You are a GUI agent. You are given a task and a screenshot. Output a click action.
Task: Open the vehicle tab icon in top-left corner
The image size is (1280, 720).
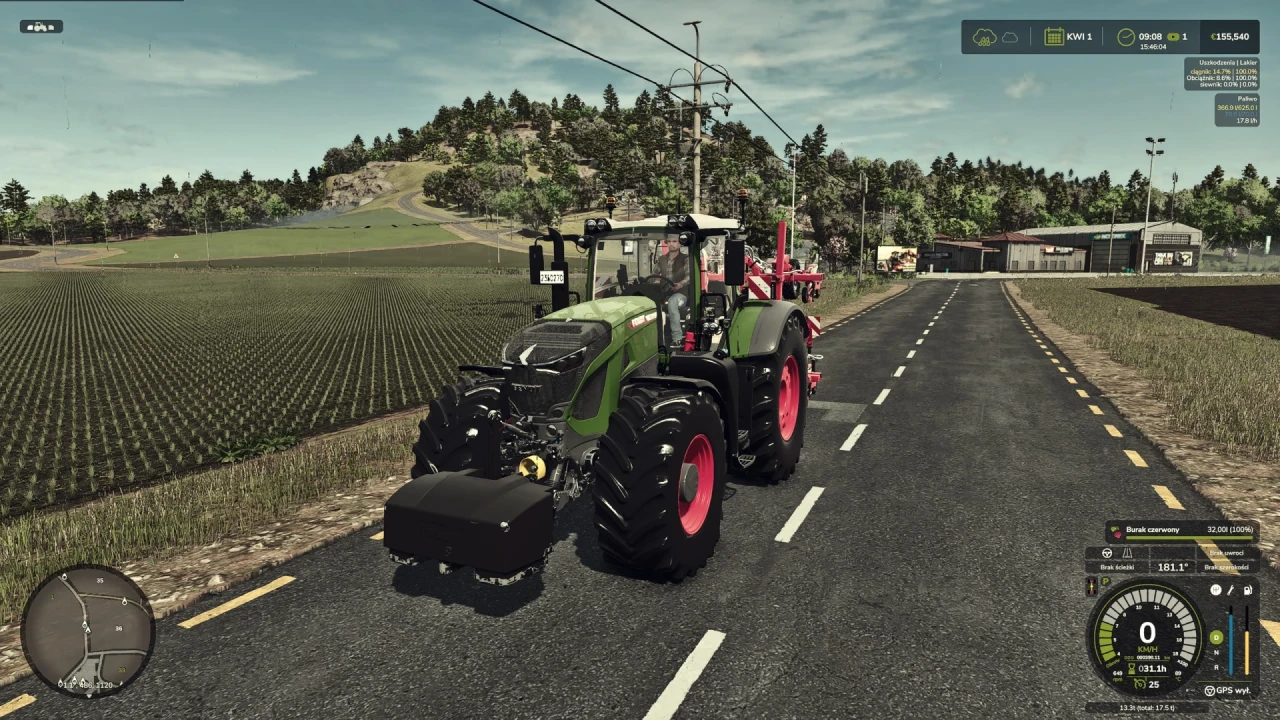(x=40, y=27)
